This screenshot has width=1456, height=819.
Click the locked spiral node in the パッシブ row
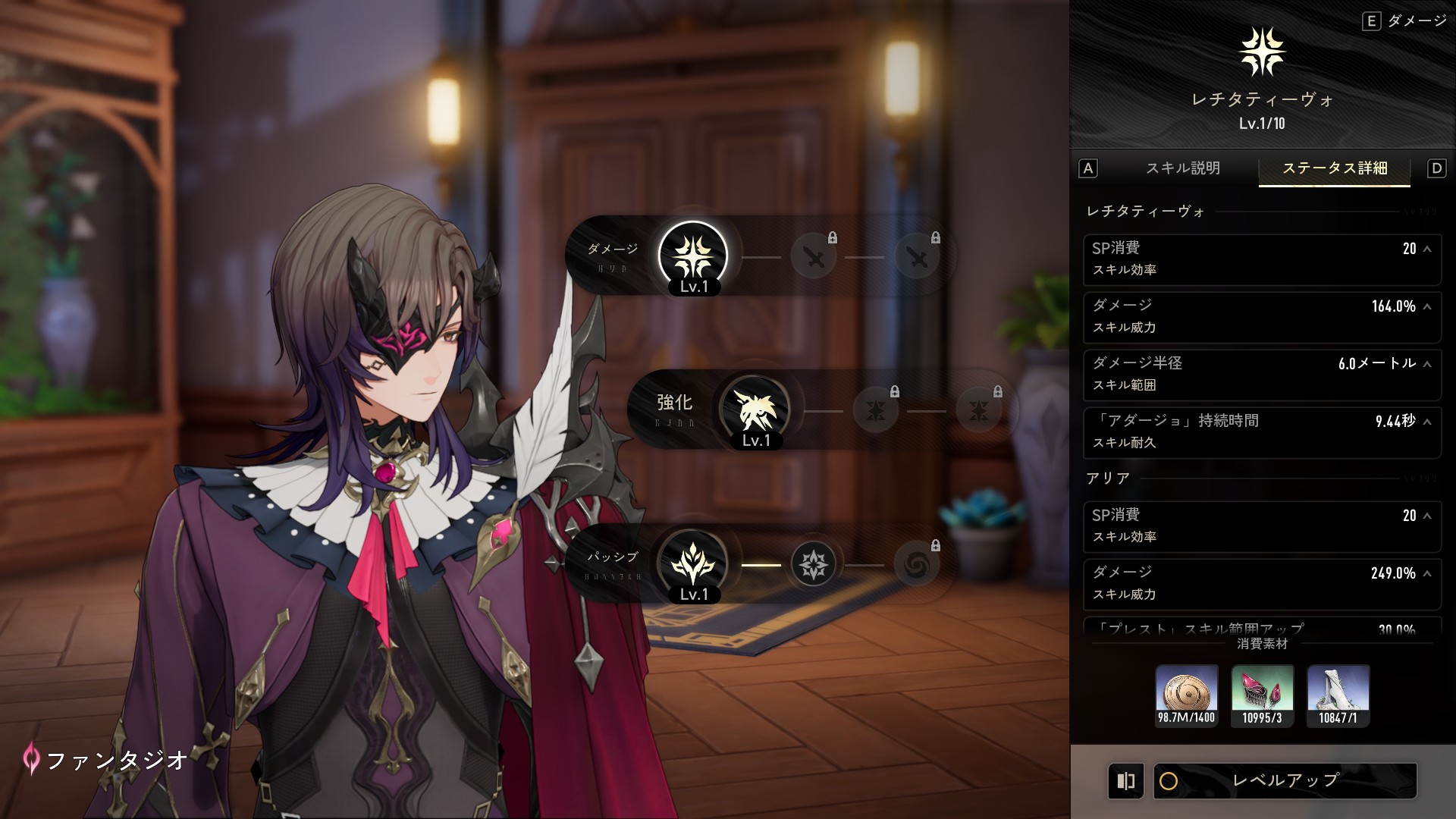tap(916, 564)
